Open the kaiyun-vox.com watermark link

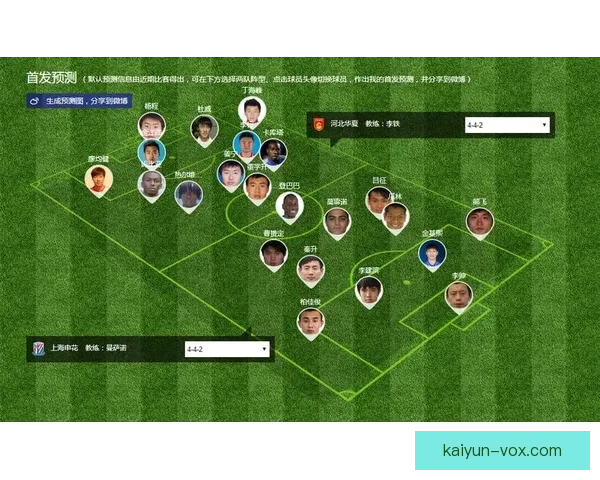coord(502,450)
